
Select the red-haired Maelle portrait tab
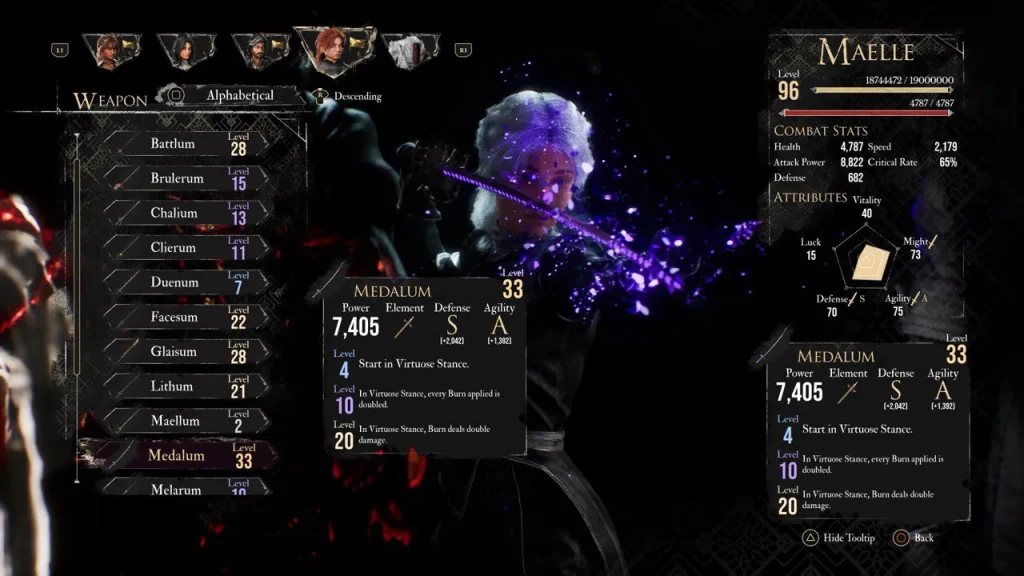coord(333,50)
